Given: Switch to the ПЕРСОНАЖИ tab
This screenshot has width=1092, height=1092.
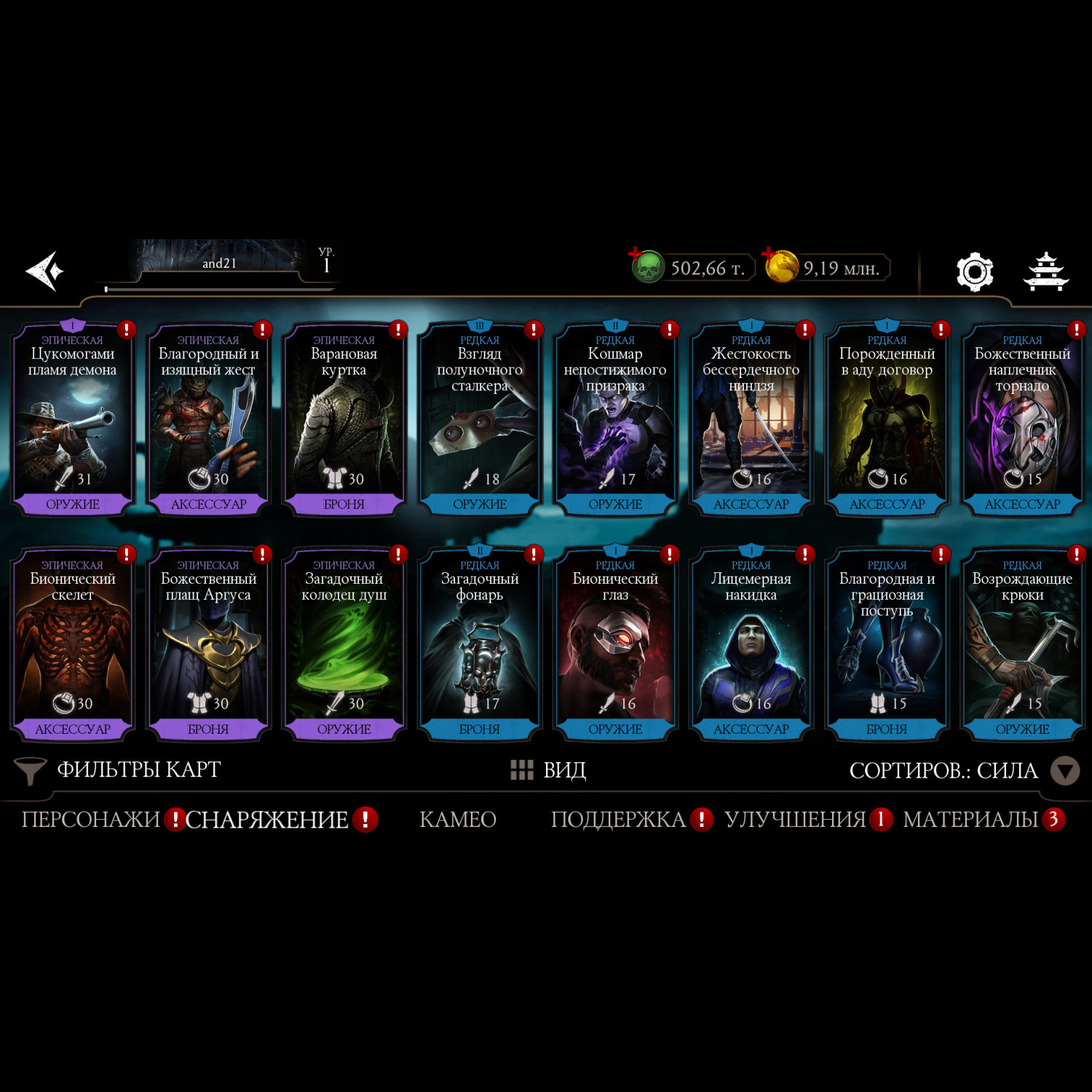Looking at the screenshot, I should tap(91, 820).
